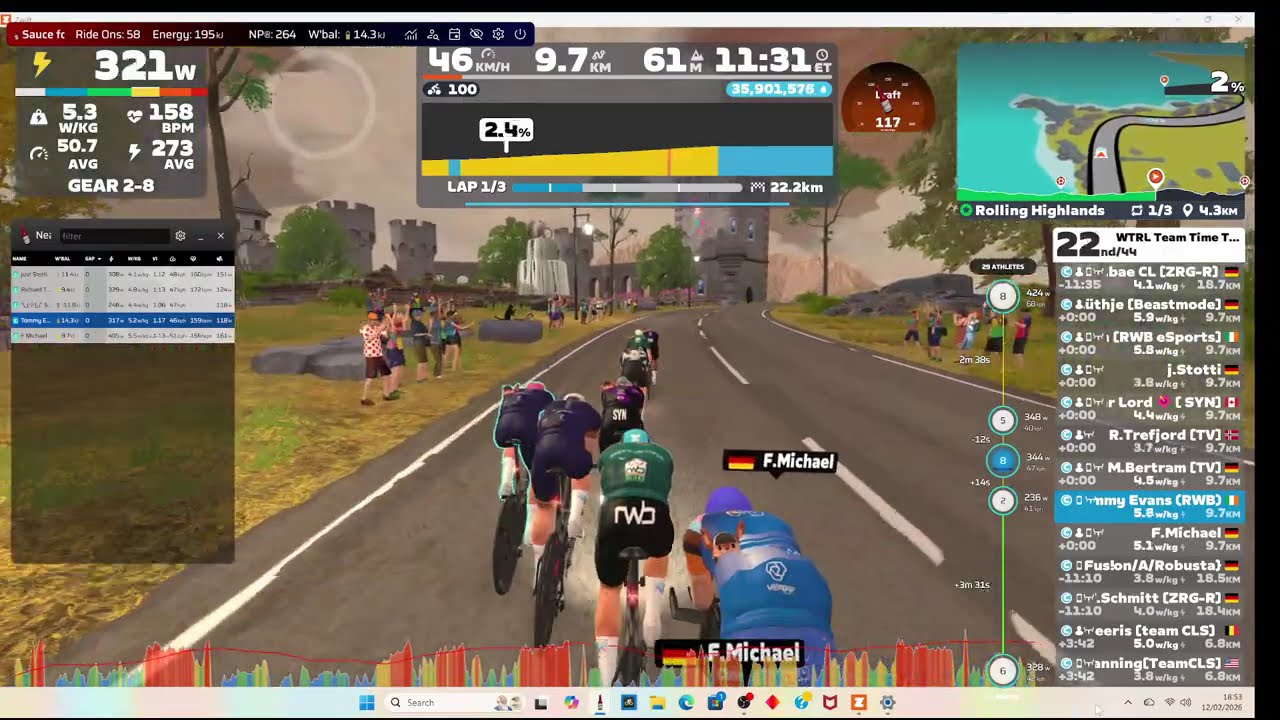Open the calendar events icon in Sauce toolbar

pyautogui.click(x=454, y=34)
